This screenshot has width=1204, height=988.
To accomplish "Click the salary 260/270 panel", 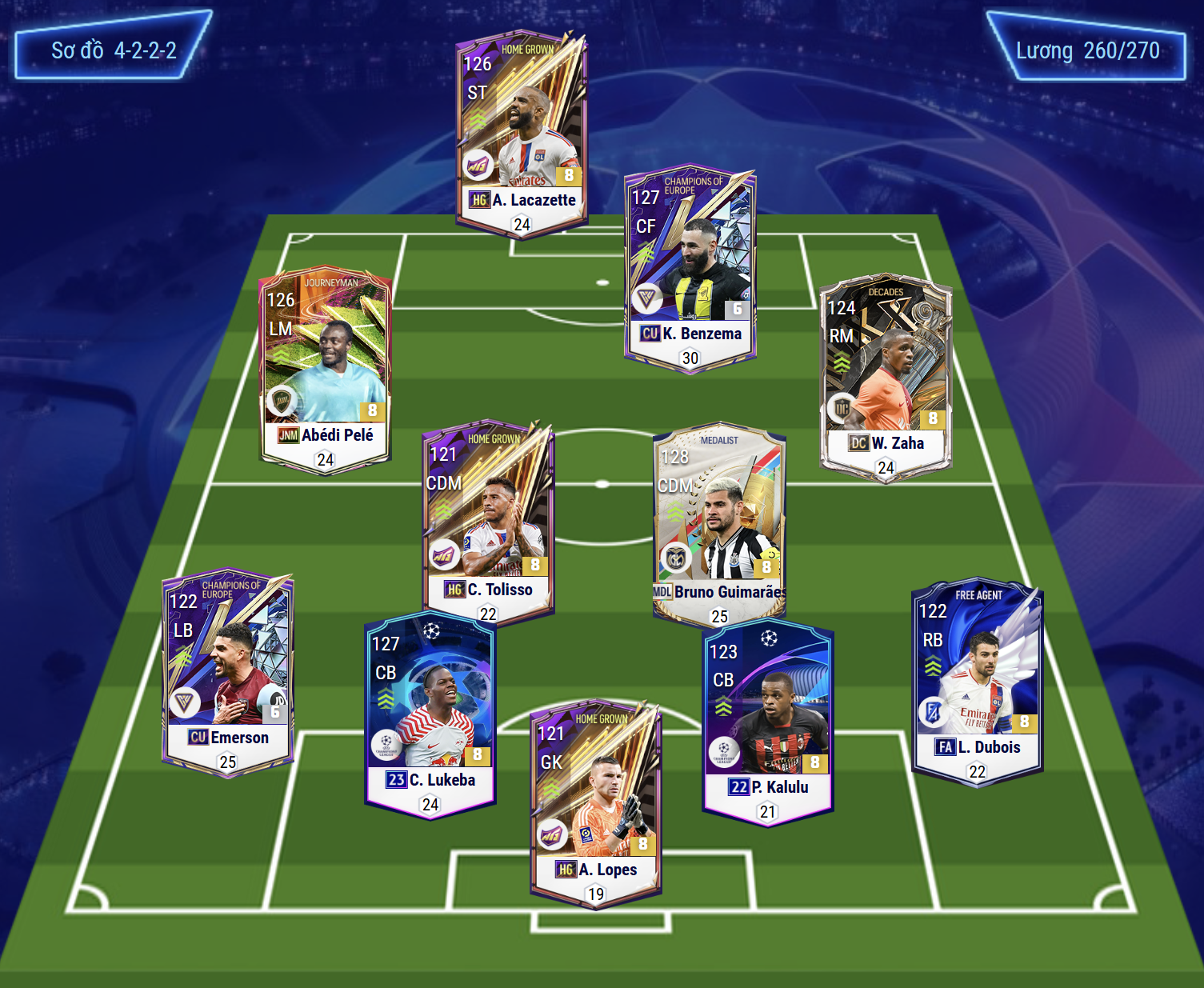I will [1087, 50].
